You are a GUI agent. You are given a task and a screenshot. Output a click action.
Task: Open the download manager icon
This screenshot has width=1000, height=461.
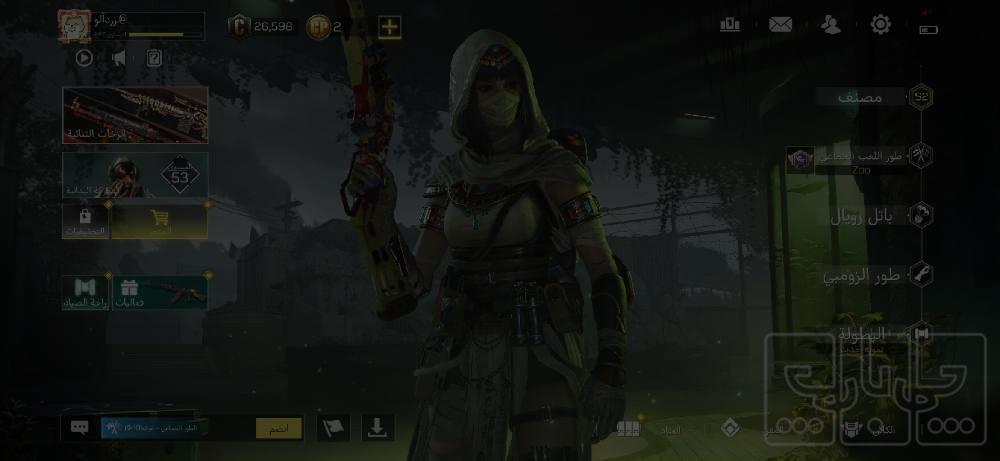pos(377,428)
